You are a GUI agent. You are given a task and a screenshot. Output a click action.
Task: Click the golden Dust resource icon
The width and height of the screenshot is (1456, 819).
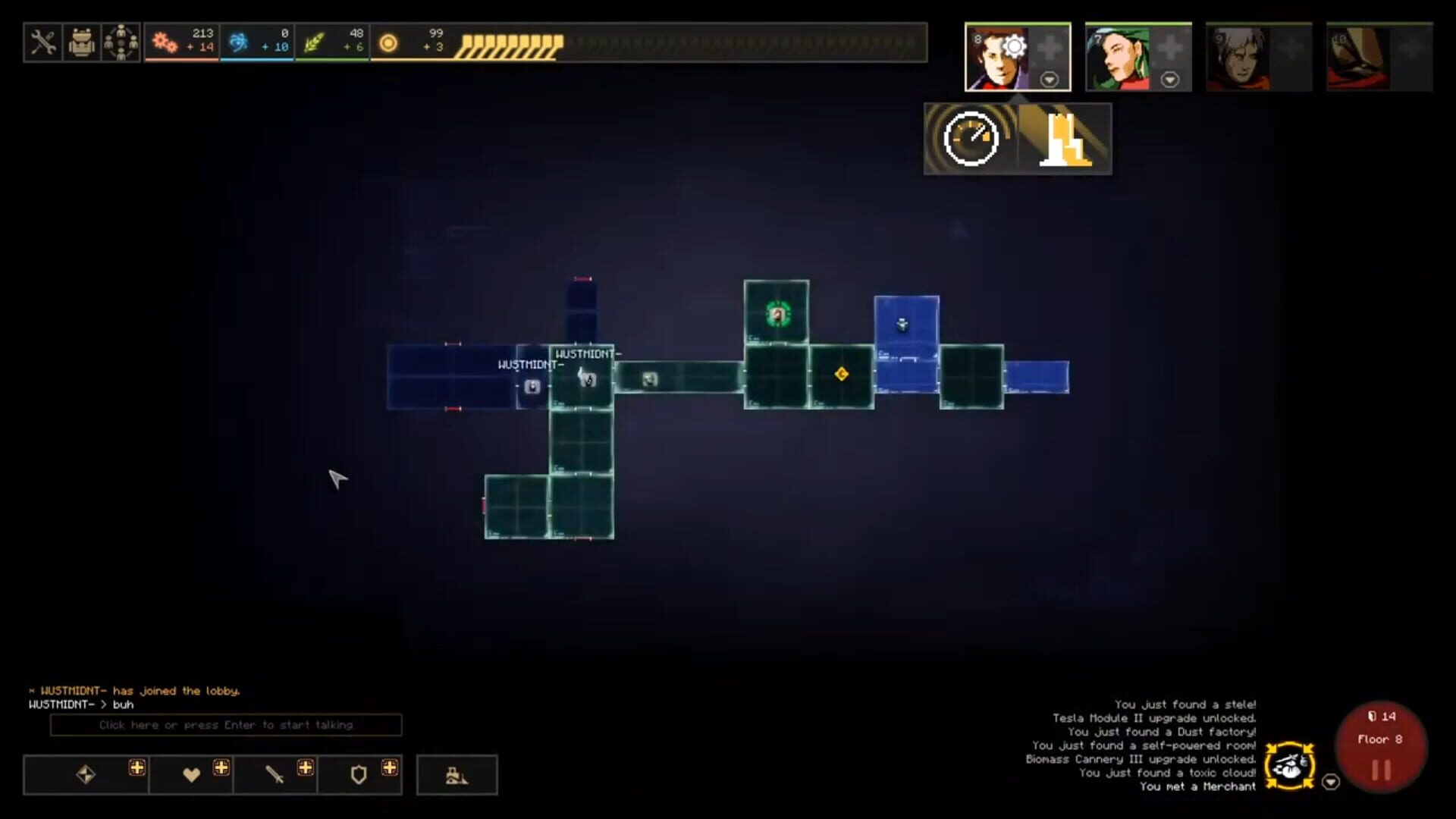tap(389, 43)
